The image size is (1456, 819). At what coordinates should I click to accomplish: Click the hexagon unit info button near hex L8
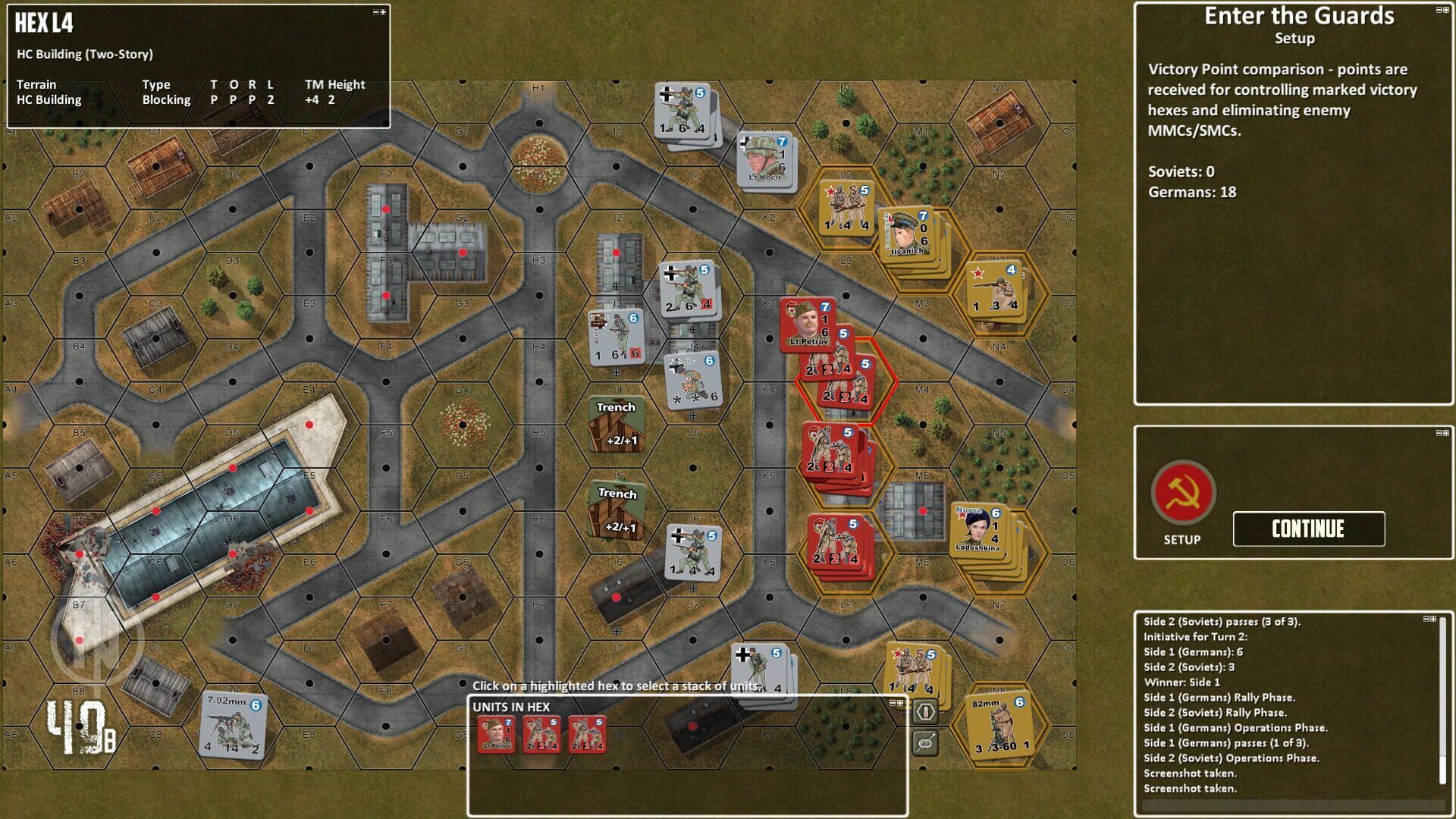[x=927, y=713]
